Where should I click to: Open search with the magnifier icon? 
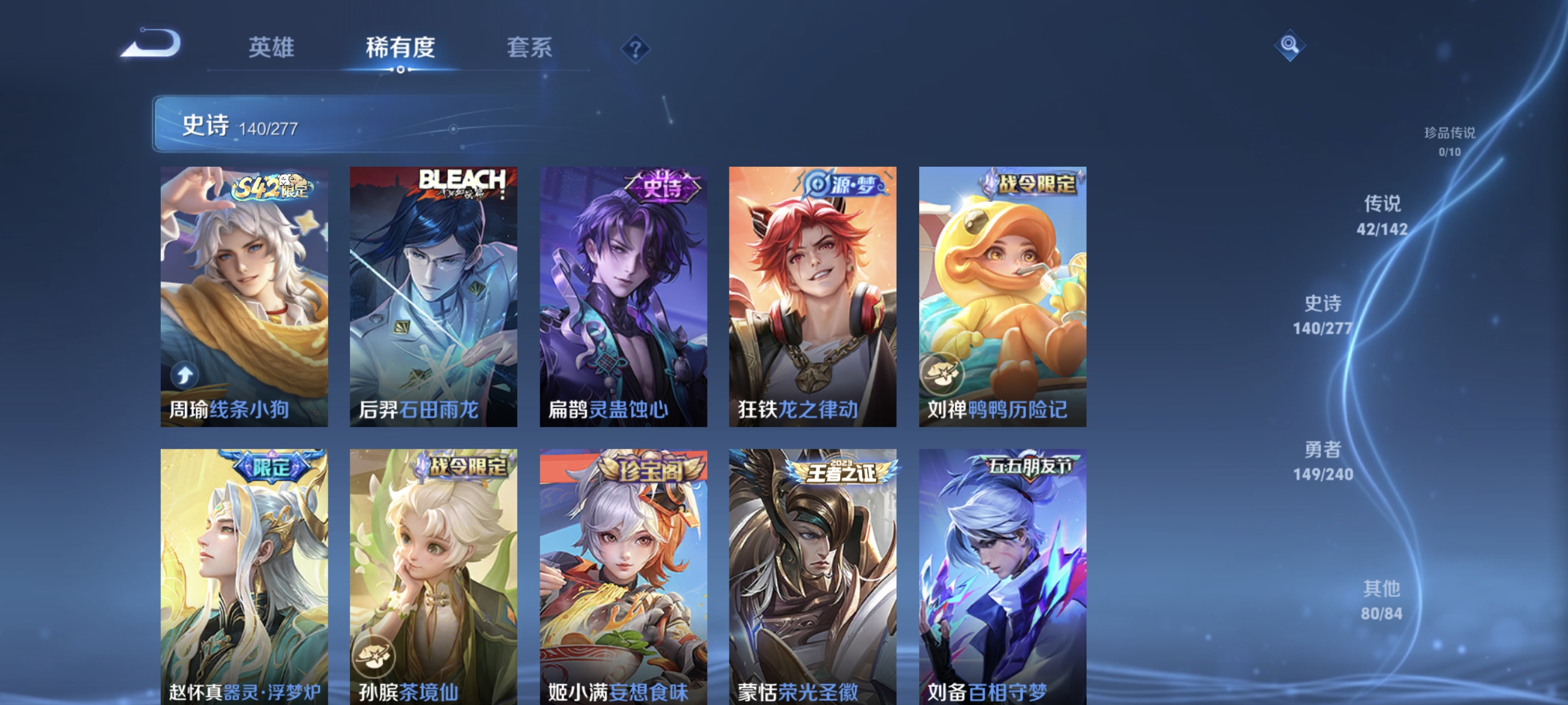click(1290, 45)
